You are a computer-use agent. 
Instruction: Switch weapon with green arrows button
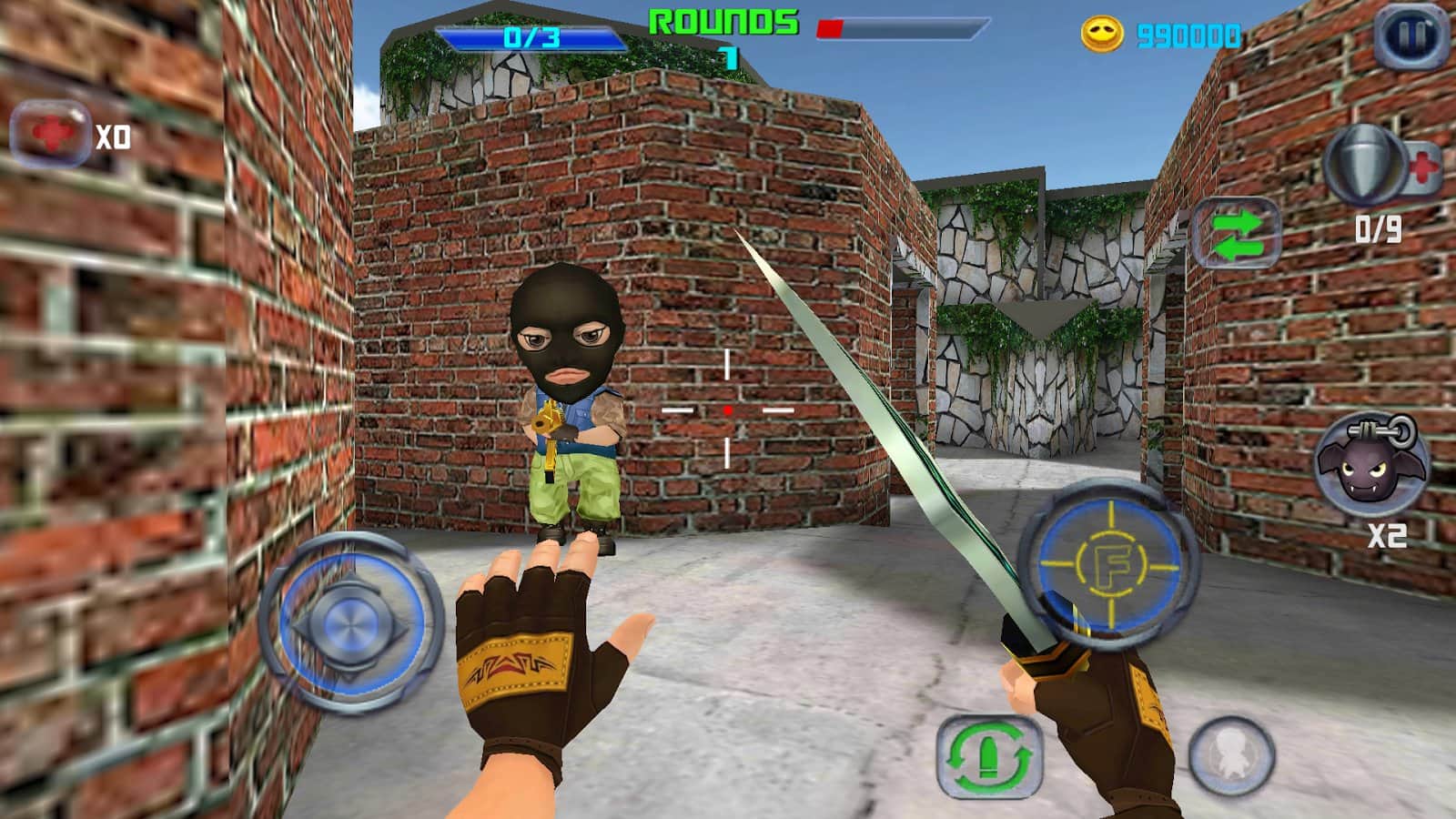click(x=1236, y=233)
